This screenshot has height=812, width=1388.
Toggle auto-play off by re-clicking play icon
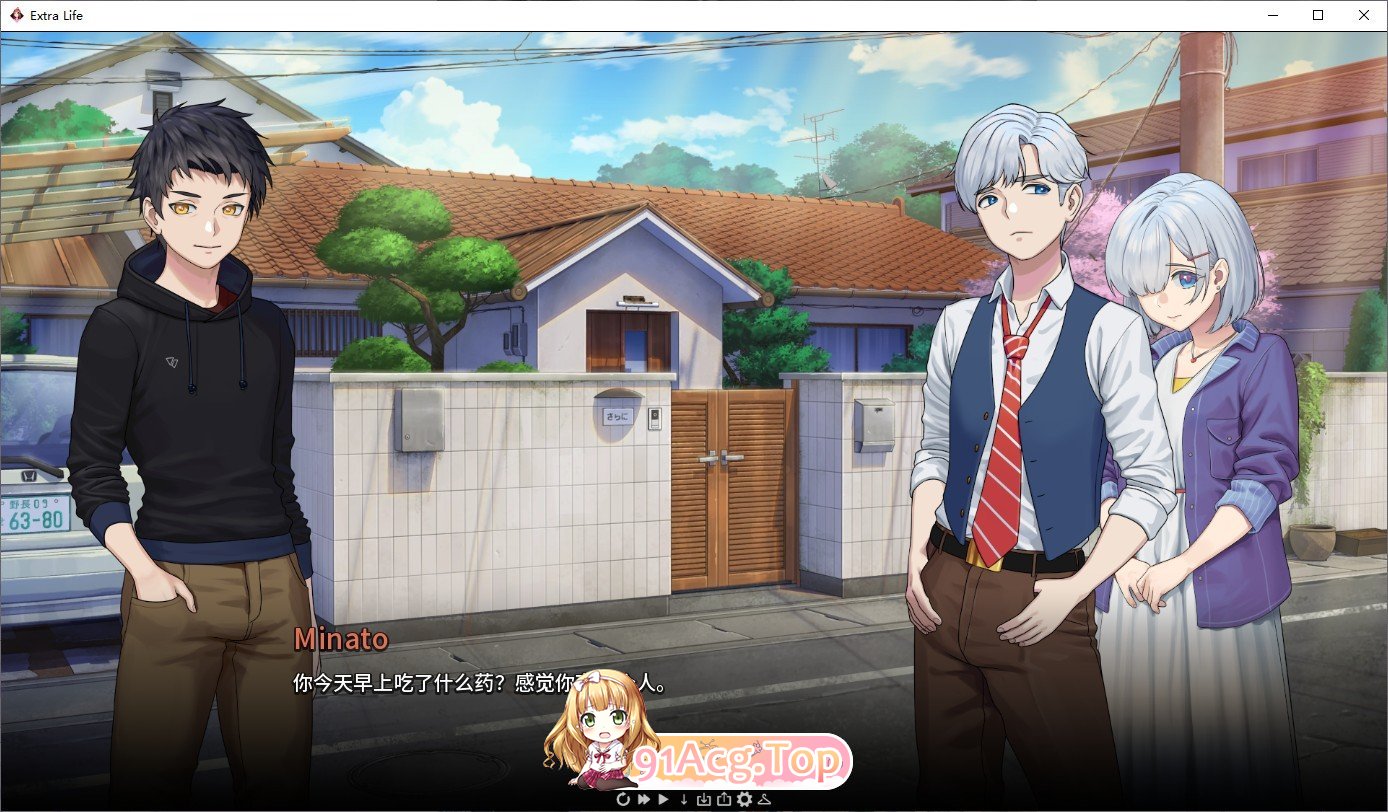pos(663,800)
